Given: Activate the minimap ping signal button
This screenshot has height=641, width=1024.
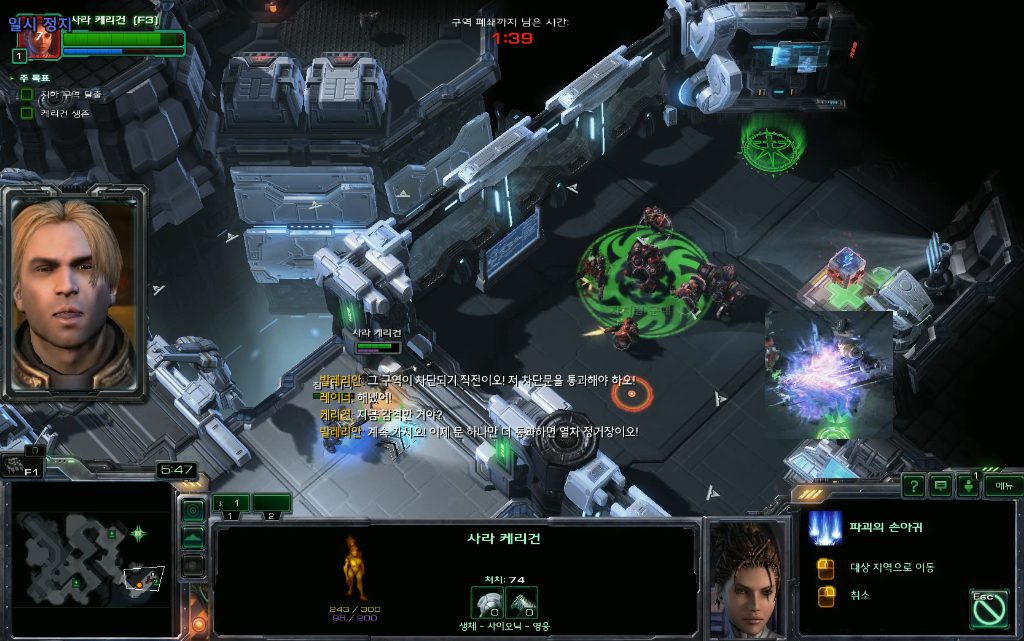Looking at the screenshot, I should (193, 510).
